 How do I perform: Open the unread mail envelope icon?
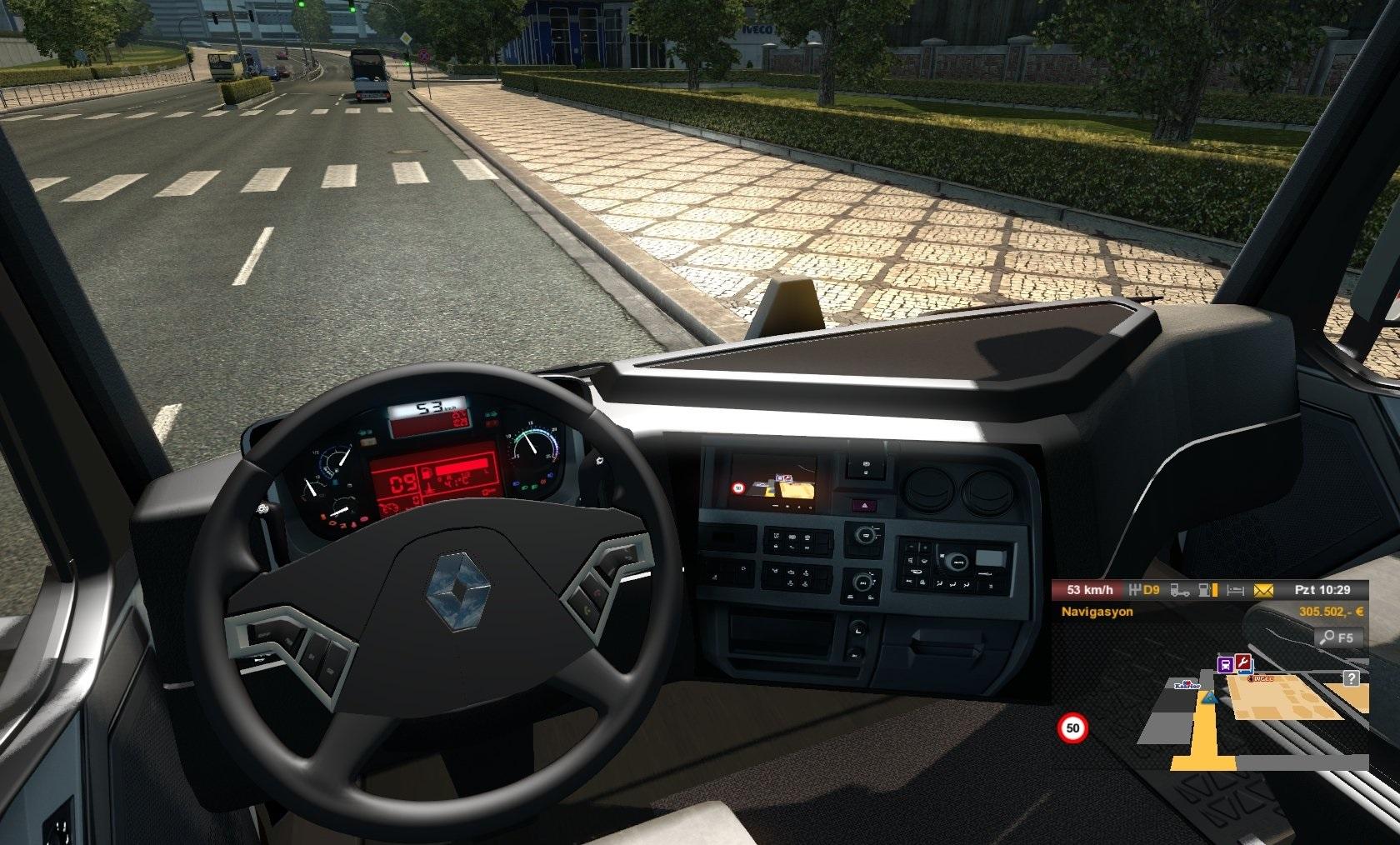pos(1262,591)
